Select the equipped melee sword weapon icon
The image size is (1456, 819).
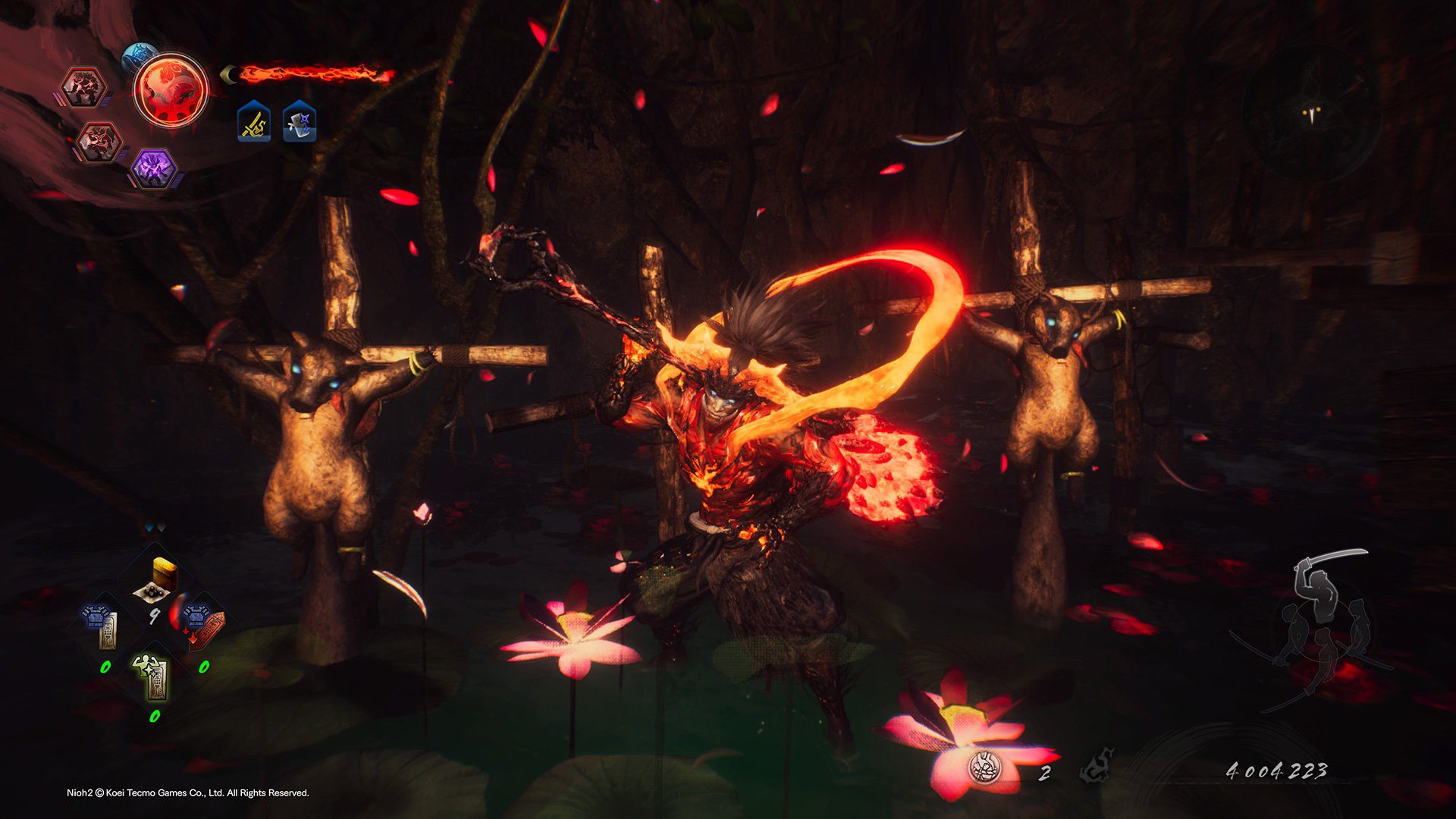pos(253,122)
